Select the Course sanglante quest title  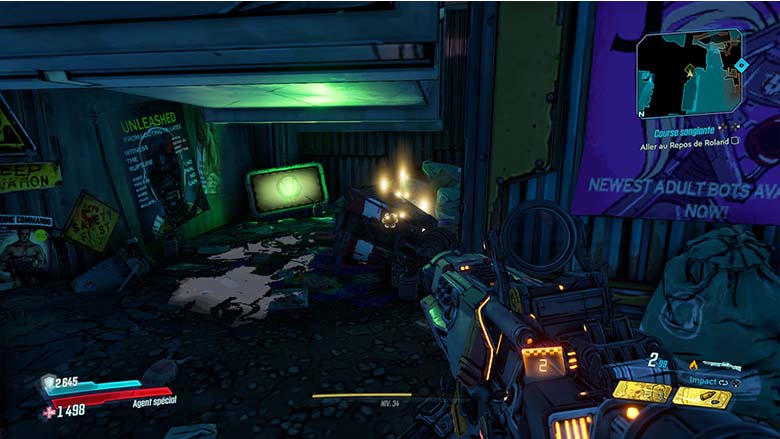(686, 130)
